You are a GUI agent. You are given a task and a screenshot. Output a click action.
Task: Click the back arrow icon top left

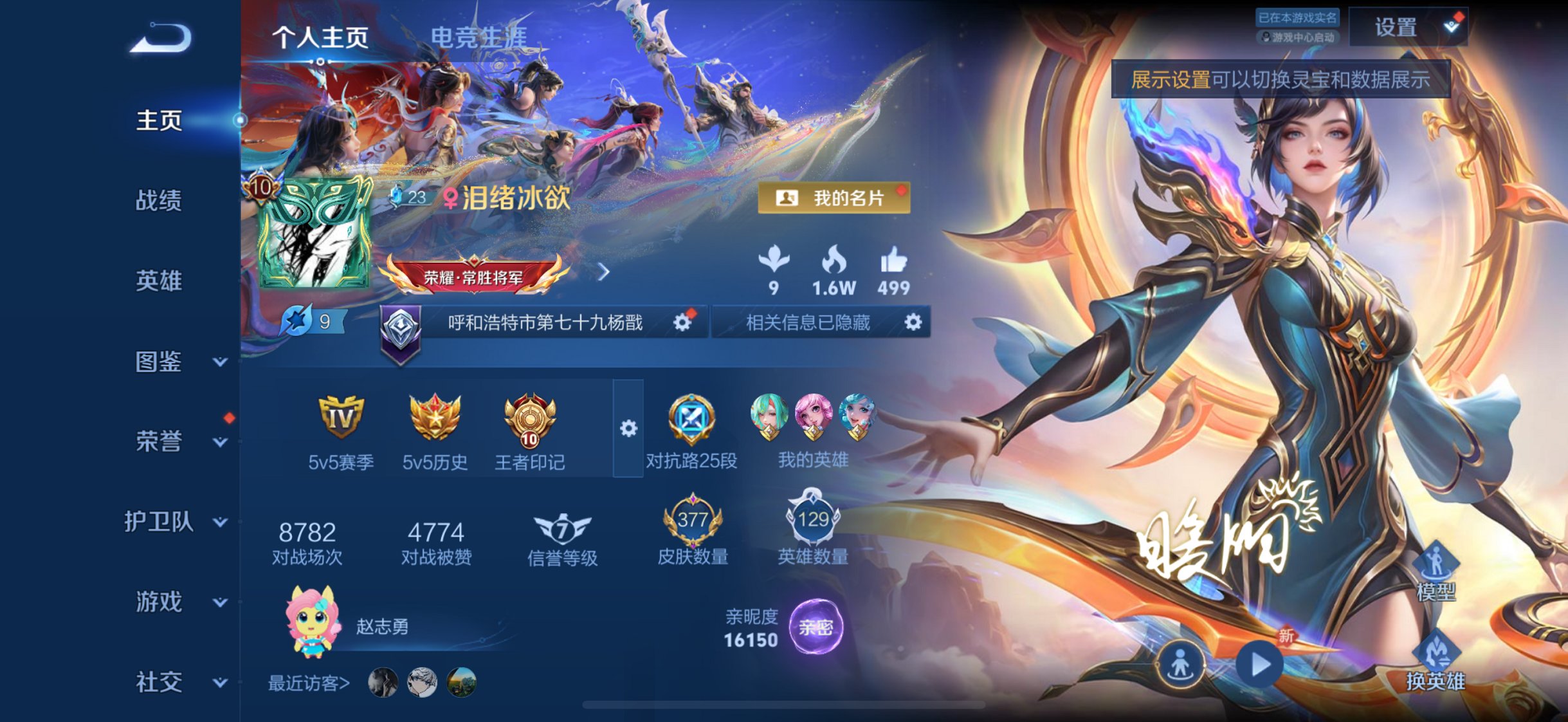pyautogui.click(x=163, y=39)
